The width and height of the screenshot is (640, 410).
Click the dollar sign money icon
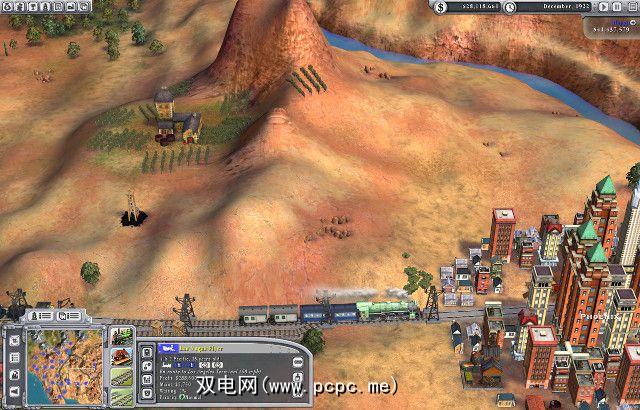point(442,8)
